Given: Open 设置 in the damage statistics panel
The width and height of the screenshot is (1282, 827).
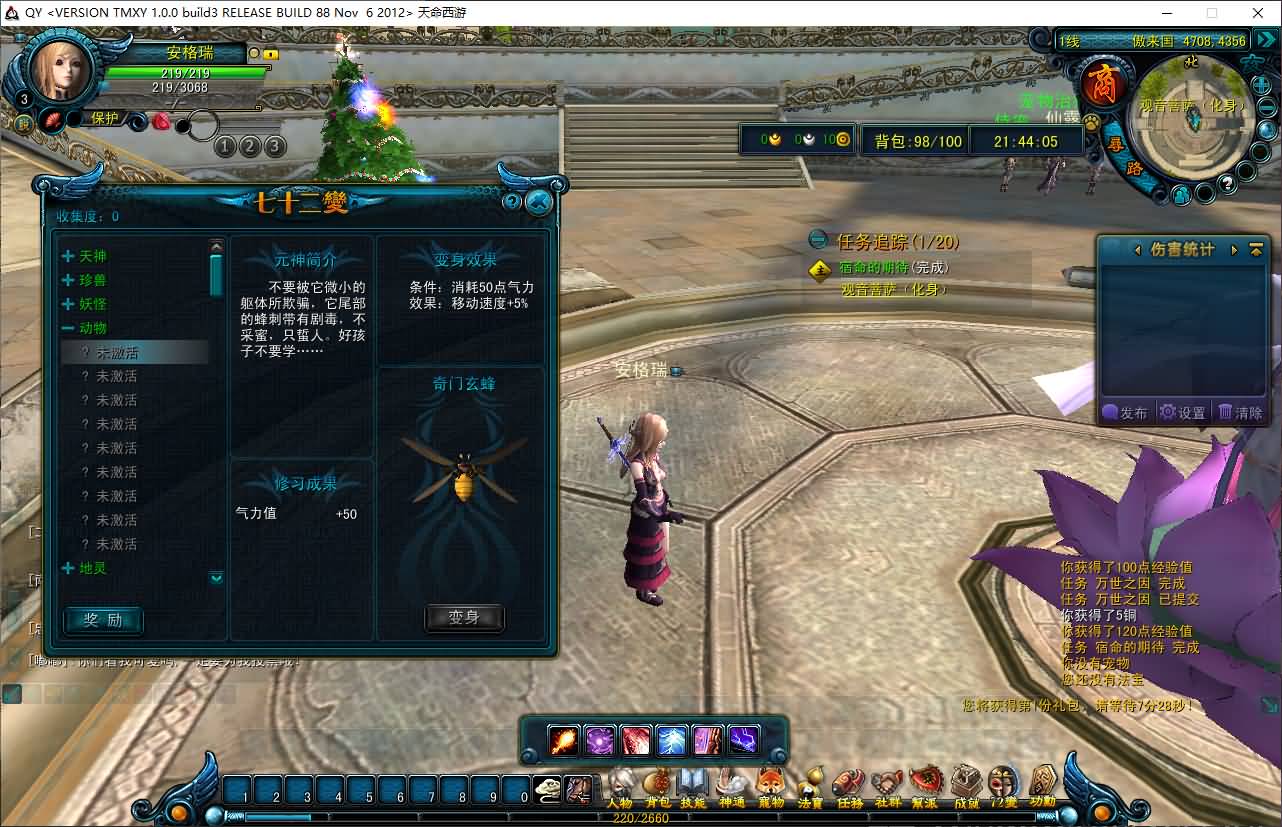Looking at the screenshot, I should tap(1182, 412).
